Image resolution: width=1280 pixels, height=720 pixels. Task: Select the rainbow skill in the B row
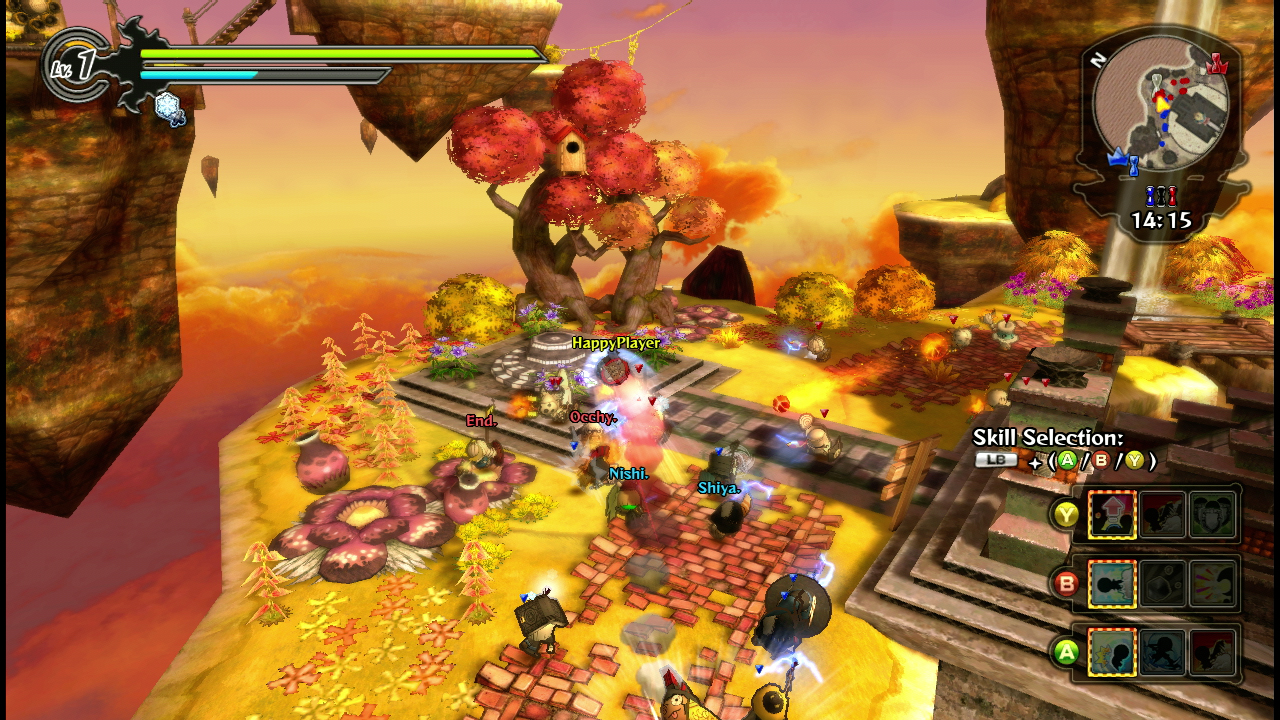click(1213, 585)
